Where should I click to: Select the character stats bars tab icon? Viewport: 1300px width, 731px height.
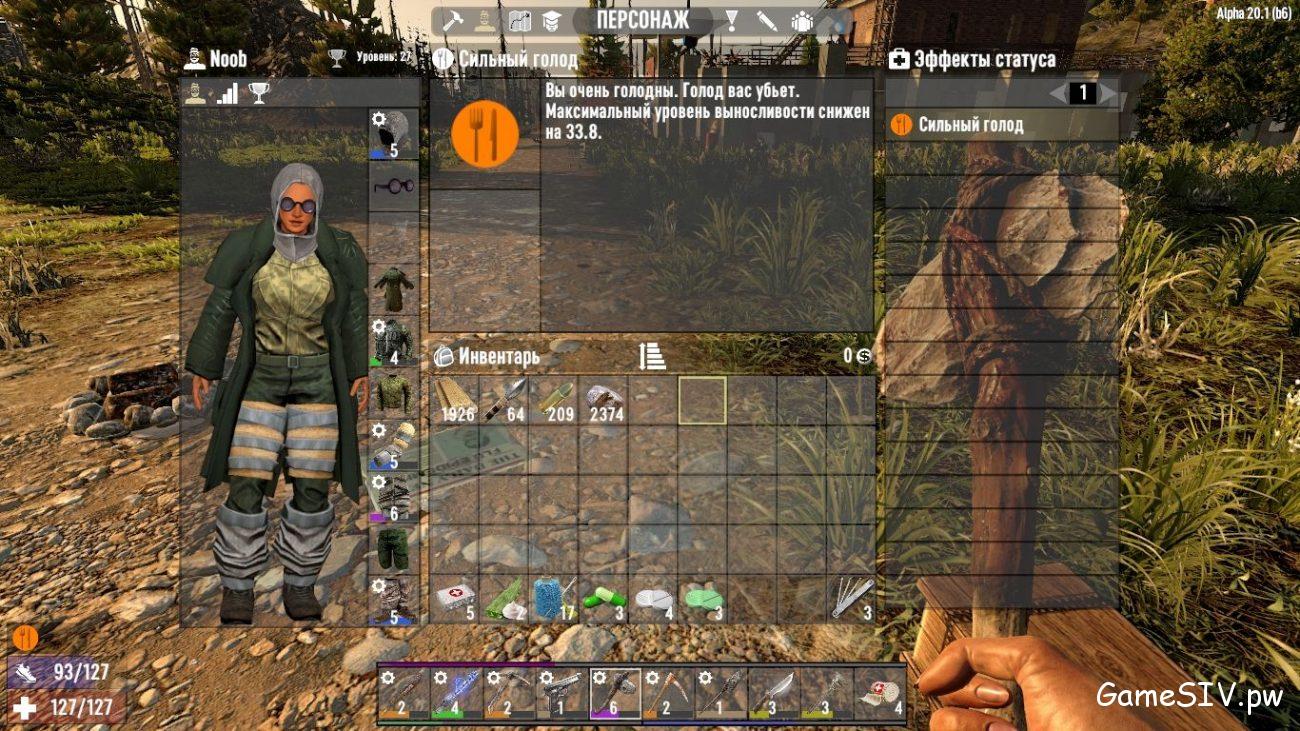click(227, 93)
